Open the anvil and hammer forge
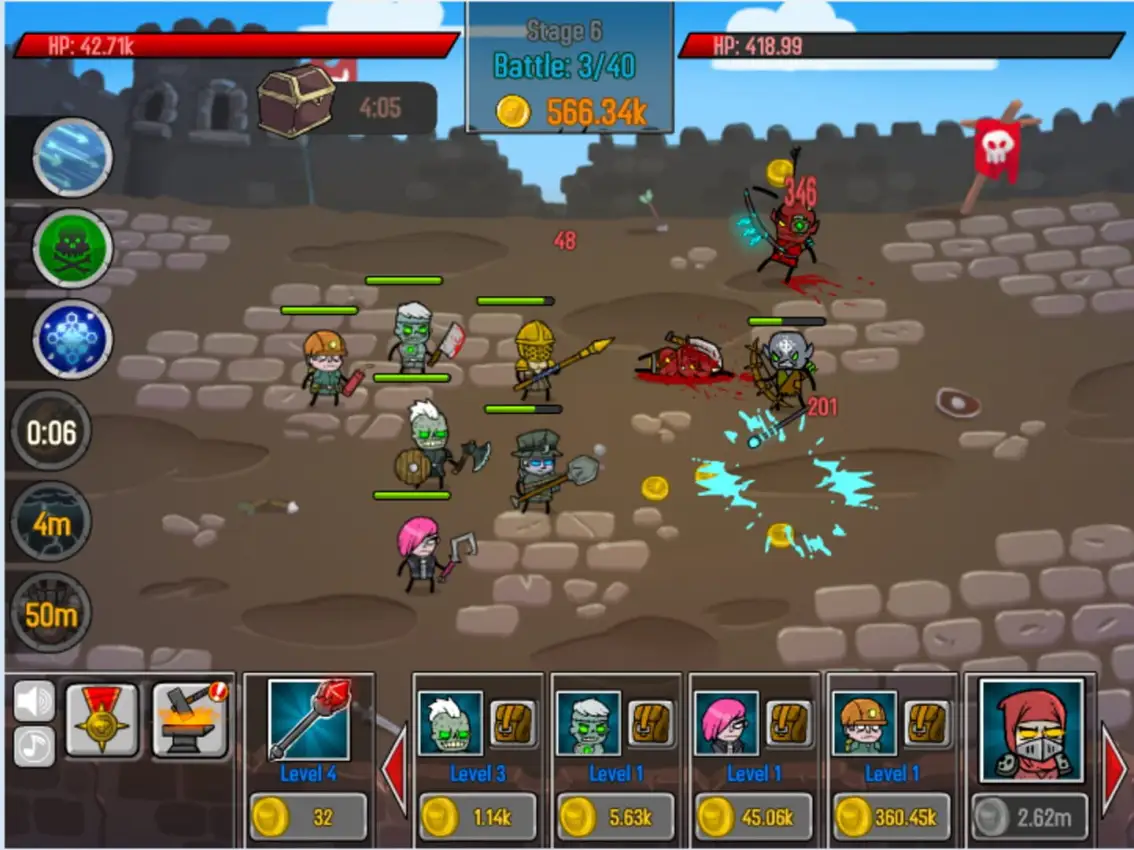Image resolution: width=1134 pixels, height=850 pixels. click(x=190, y=719)
